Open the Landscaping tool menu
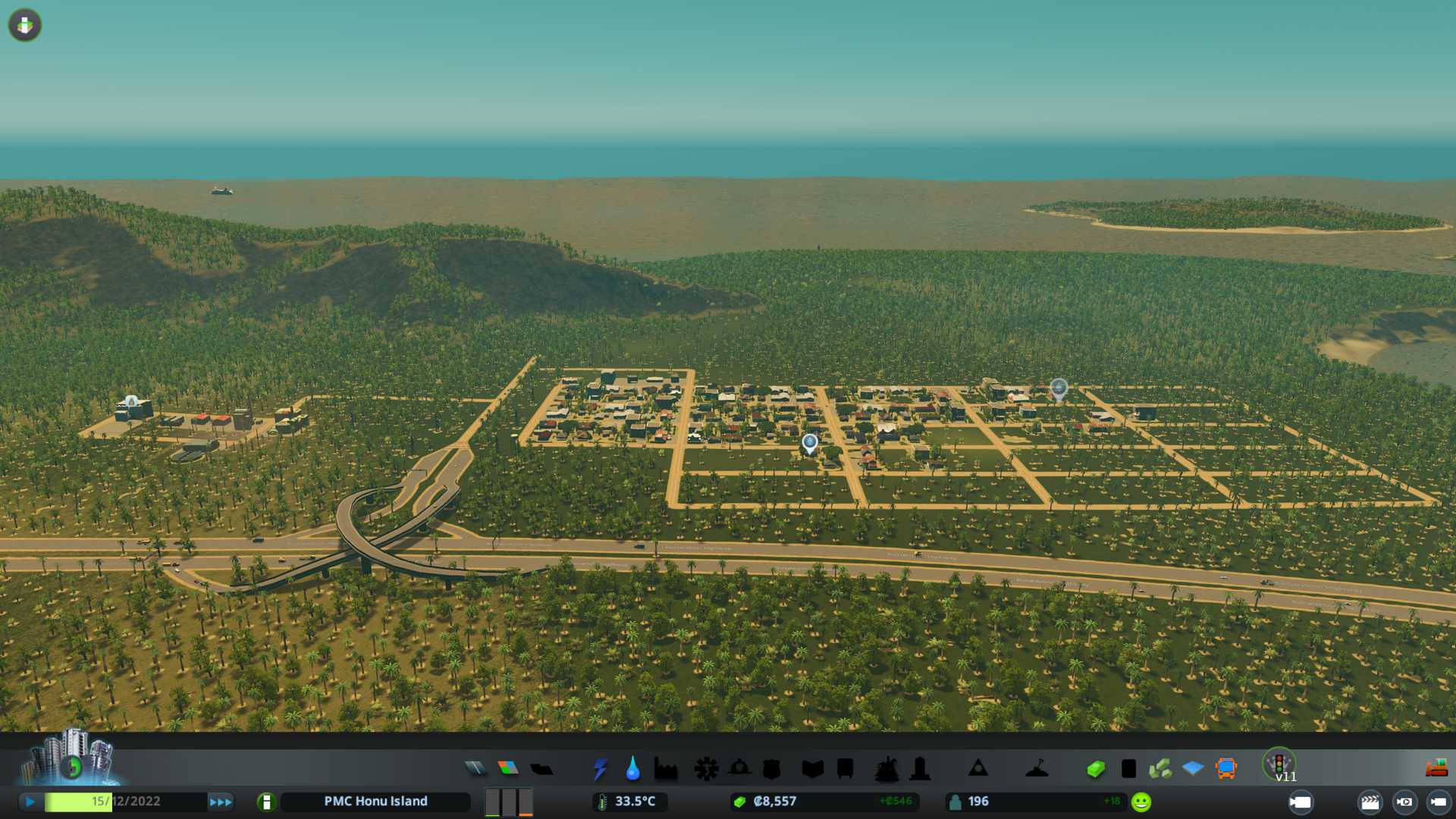The width and height of the screenshot is (1456, 819). pos(1037,769)
